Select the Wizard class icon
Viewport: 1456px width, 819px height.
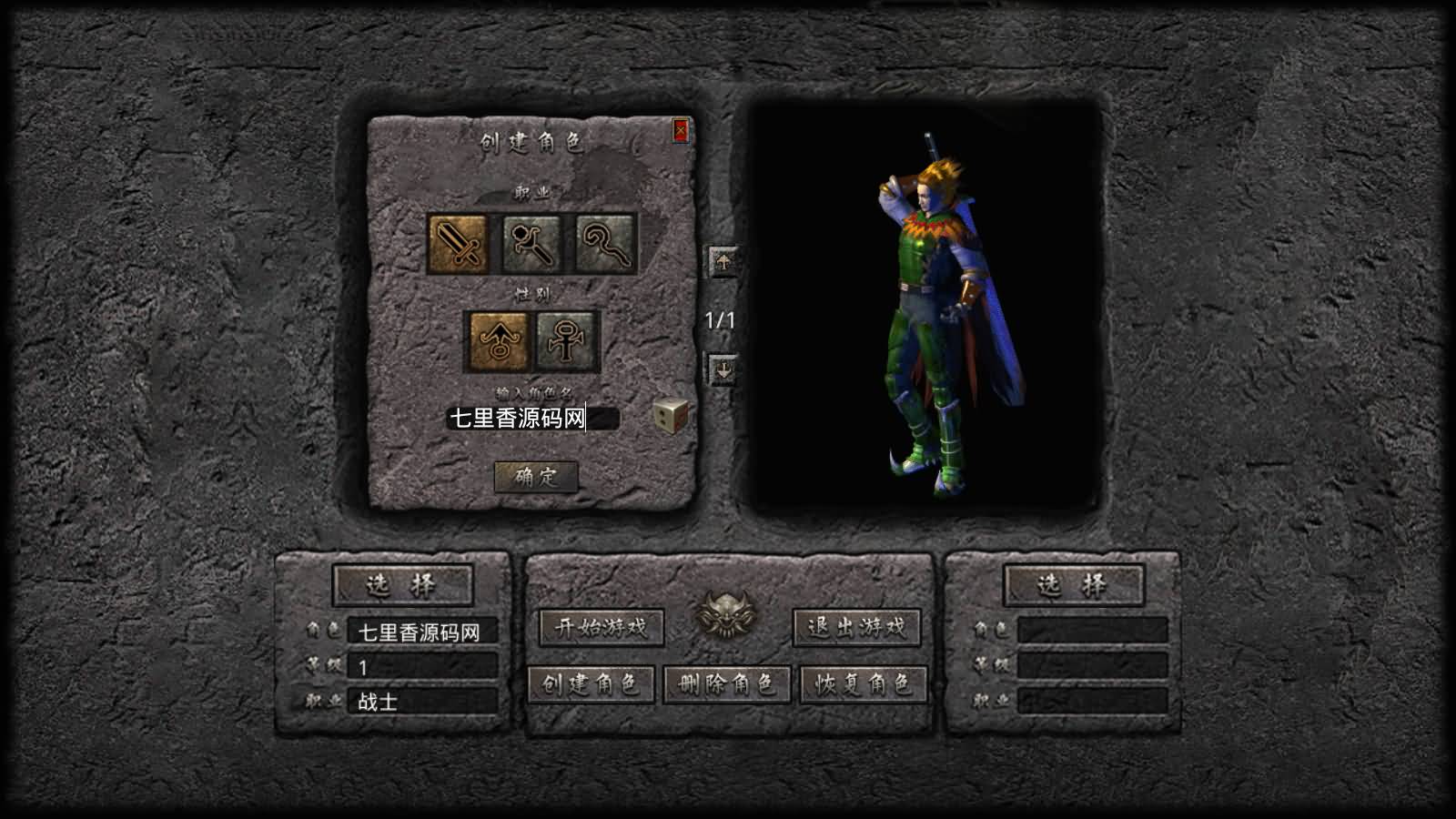click(x=529, y=243)
